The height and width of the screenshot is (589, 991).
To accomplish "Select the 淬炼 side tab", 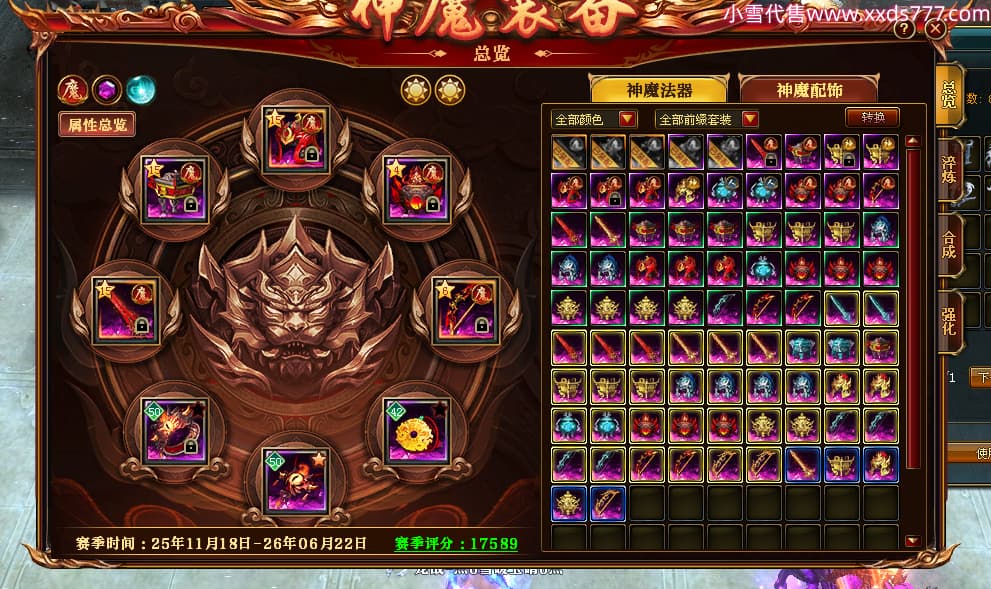I will (x=949, y=170).
